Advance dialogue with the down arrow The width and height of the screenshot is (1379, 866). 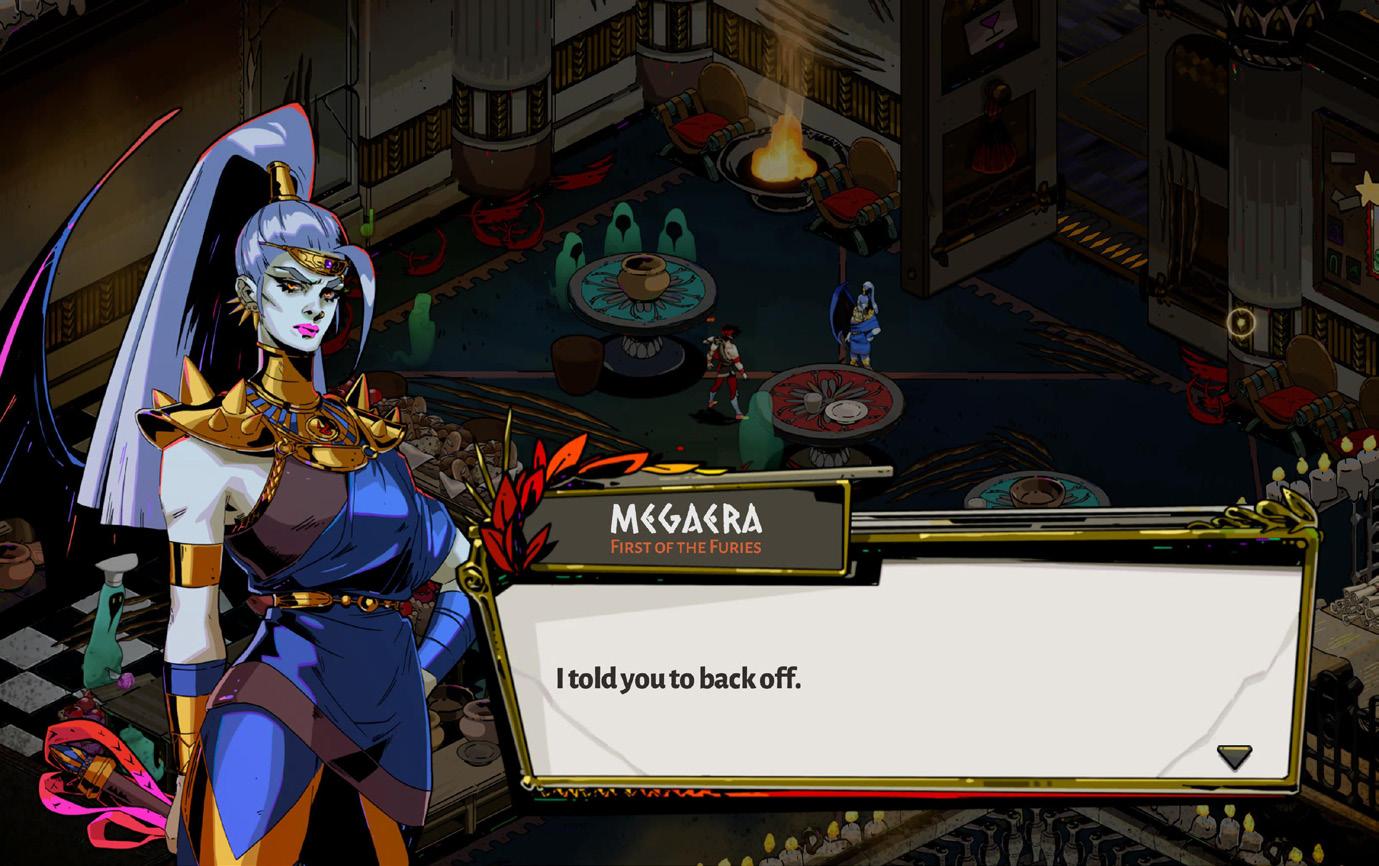(x=1234, y=756)
